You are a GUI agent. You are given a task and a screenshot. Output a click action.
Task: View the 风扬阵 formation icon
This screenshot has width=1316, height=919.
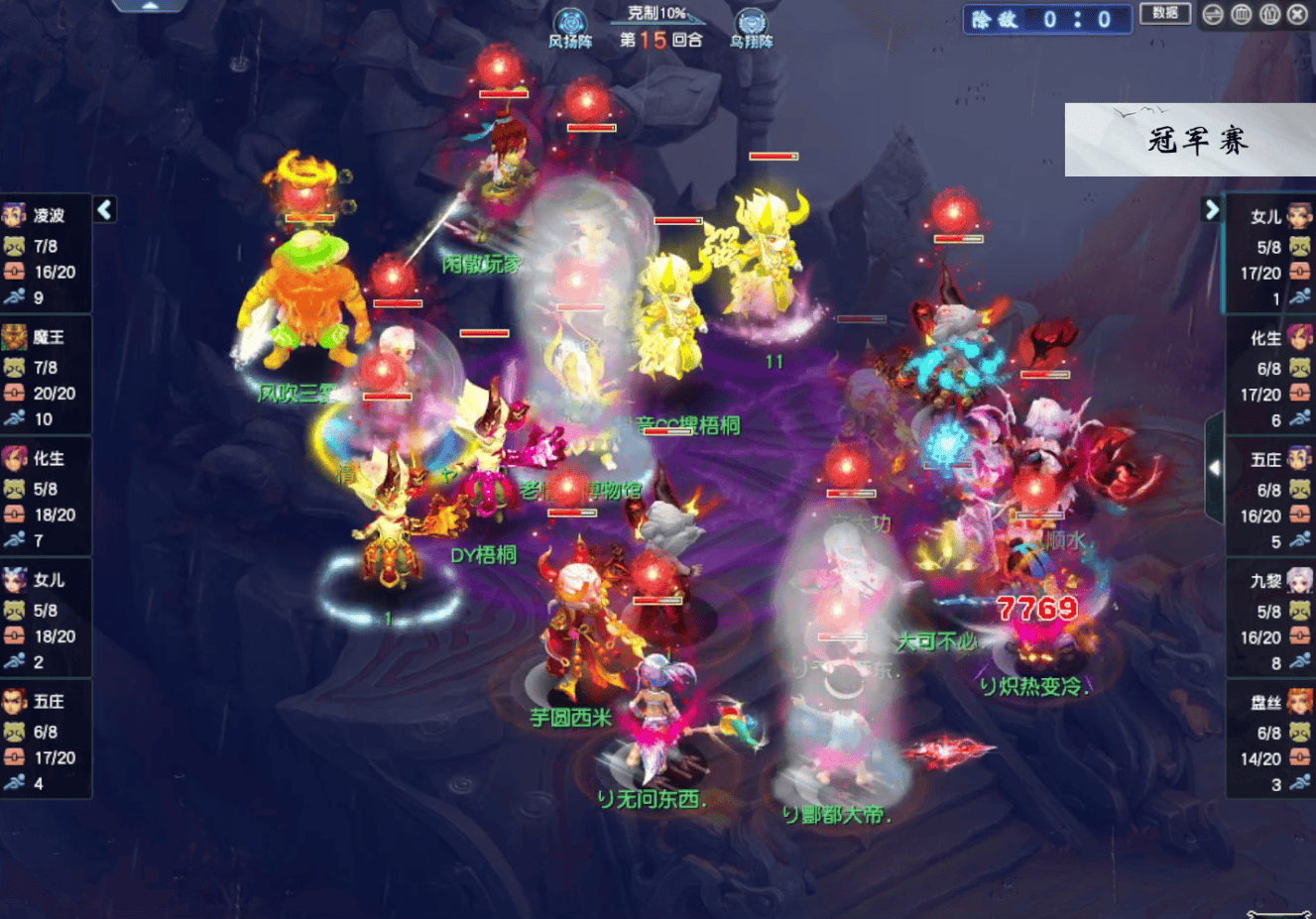(x=570, y=26)
